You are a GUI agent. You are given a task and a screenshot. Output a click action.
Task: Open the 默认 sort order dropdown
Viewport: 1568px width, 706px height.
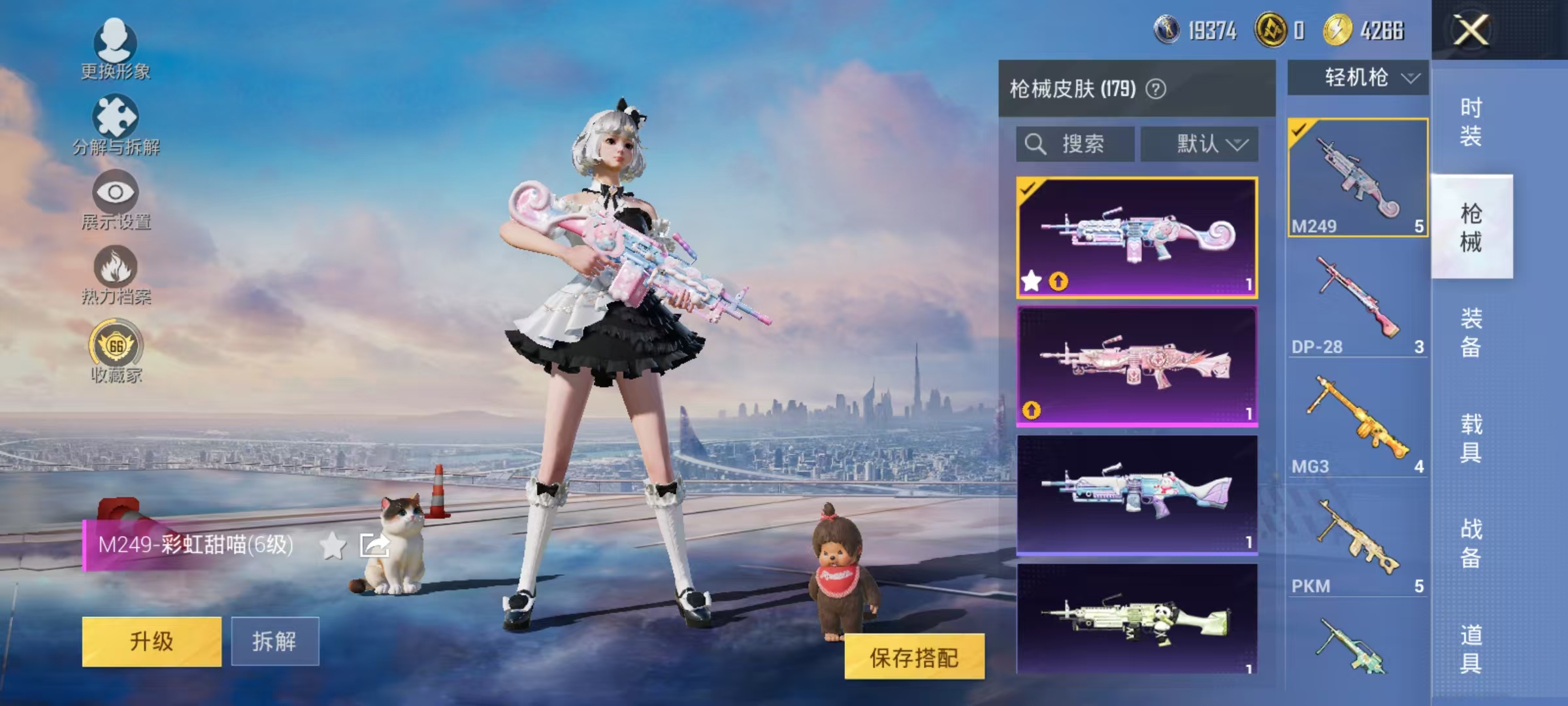click(1201, 144)
